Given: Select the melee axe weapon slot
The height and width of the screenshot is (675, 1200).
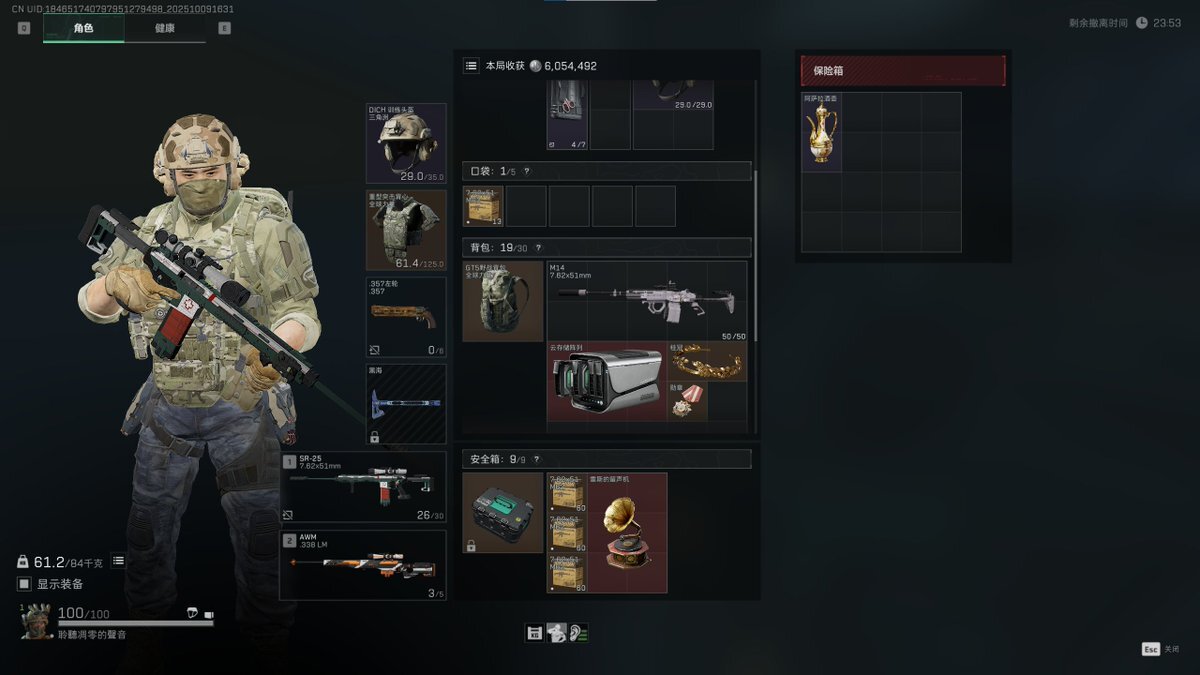Looking at the screenshot, I should (x=406, y=404).
